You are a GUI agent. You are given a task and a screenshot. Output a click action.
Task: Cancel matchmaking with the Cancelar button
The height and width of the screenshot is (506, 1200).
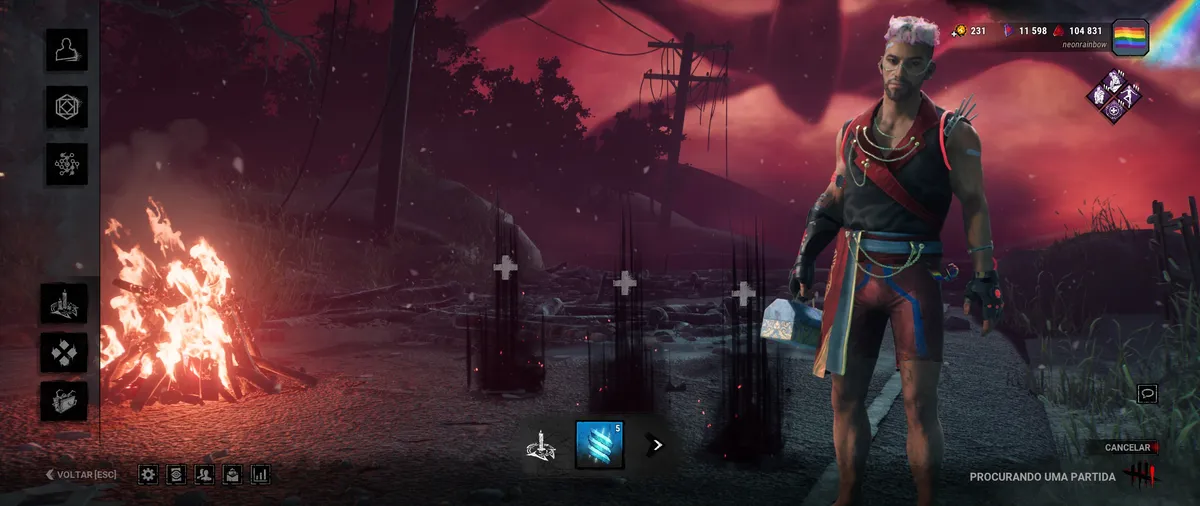[1128, 447]
